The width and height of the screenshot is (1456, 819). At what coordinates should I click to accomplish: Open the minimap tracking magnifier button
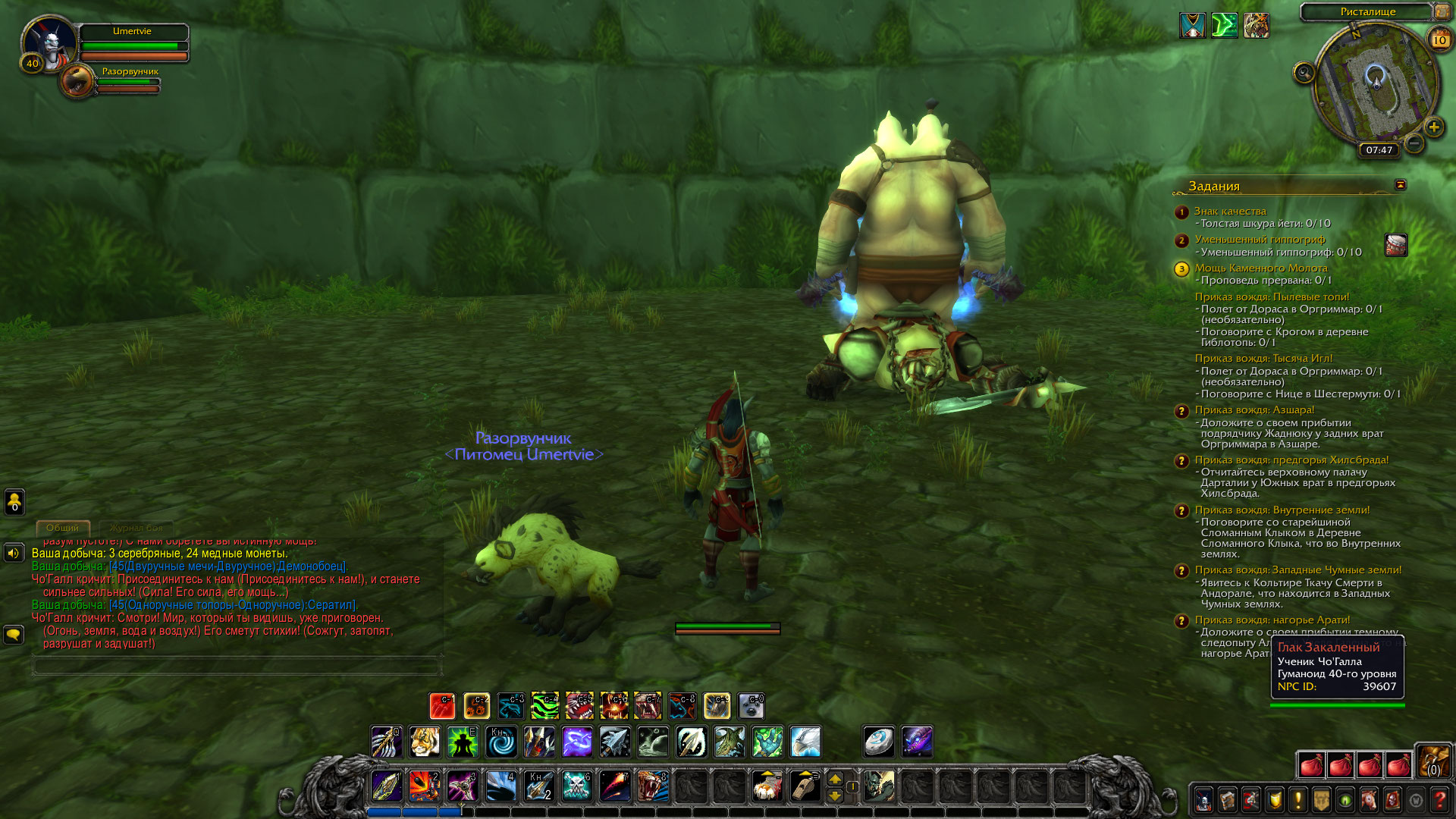pos(1304,73)
